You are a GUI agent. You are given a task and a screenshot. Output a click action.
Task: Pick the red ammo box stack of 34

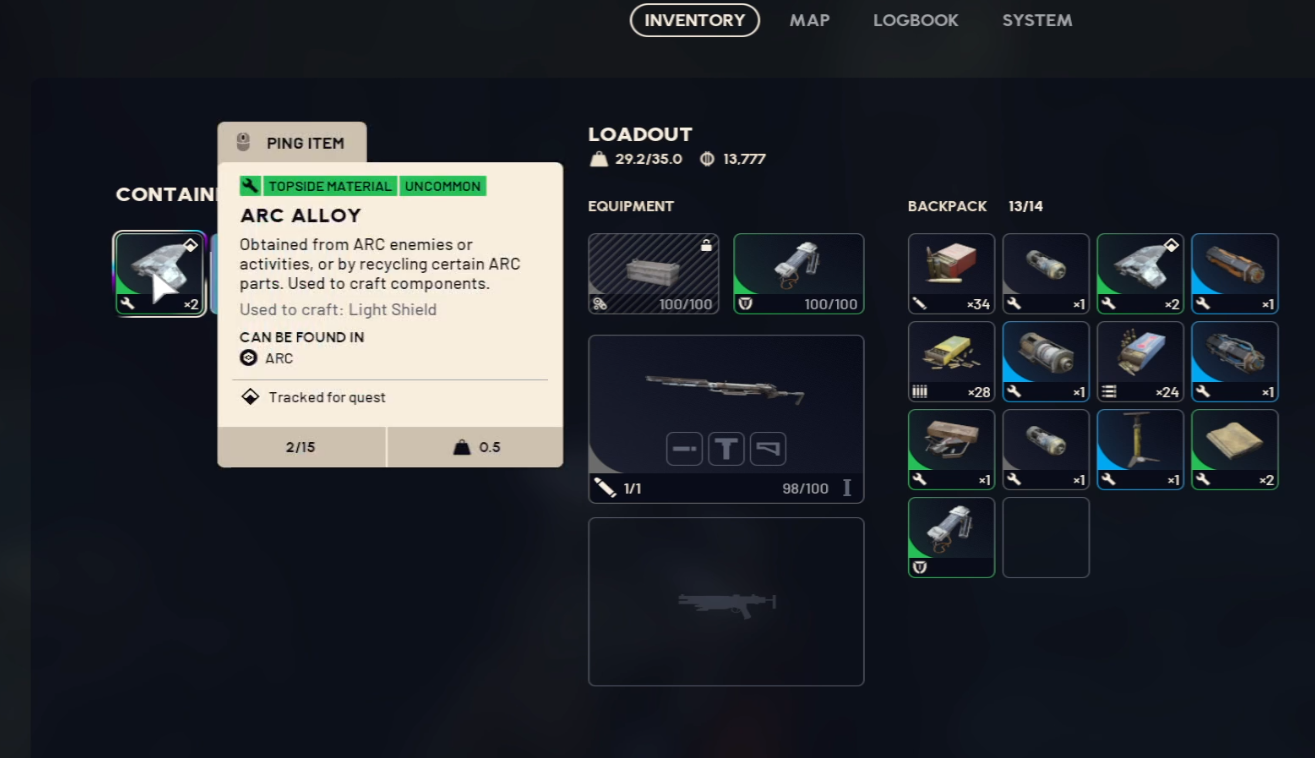(x=951, y=273)
